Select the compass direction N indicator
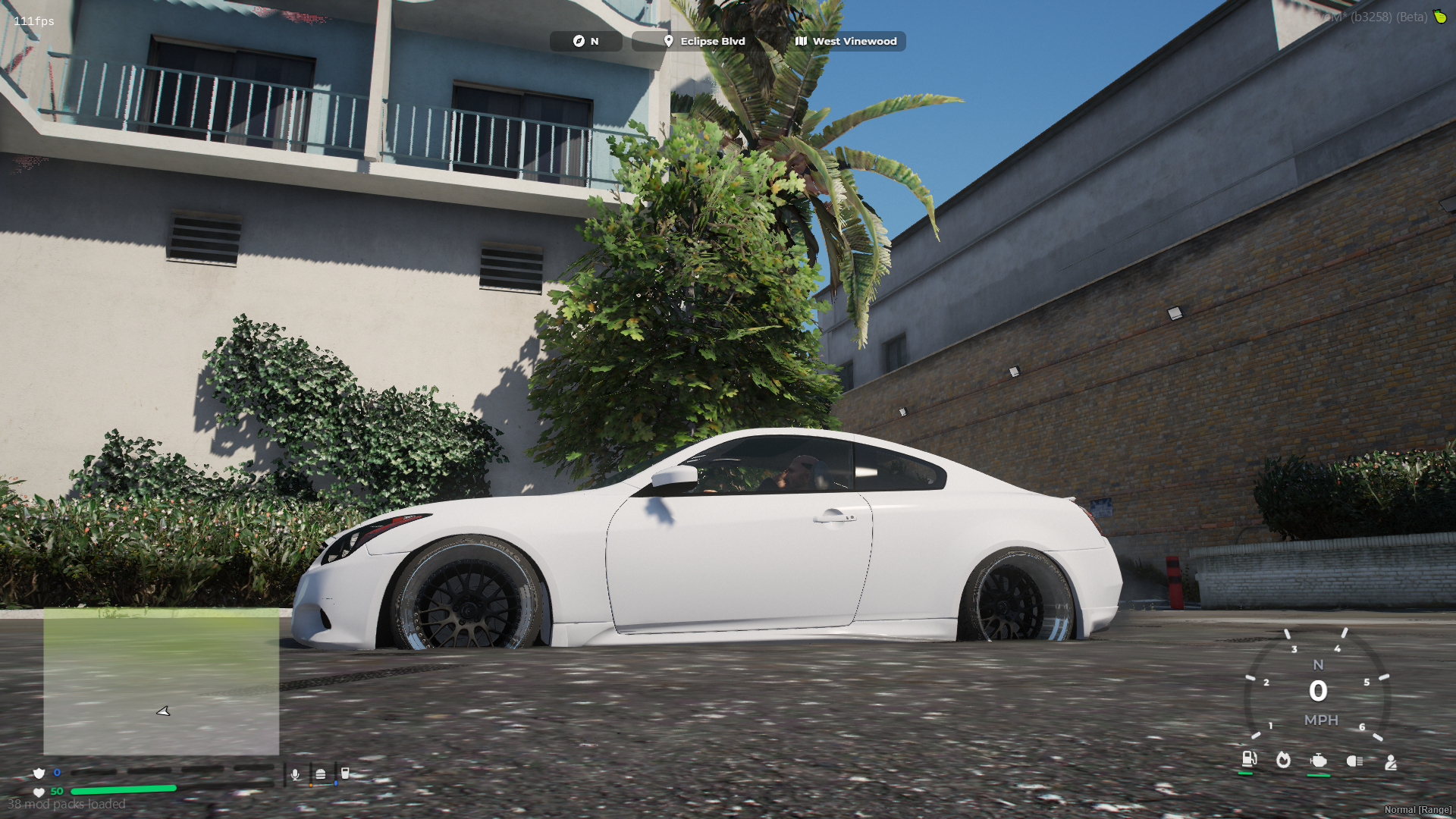 (x=585, y=41)
